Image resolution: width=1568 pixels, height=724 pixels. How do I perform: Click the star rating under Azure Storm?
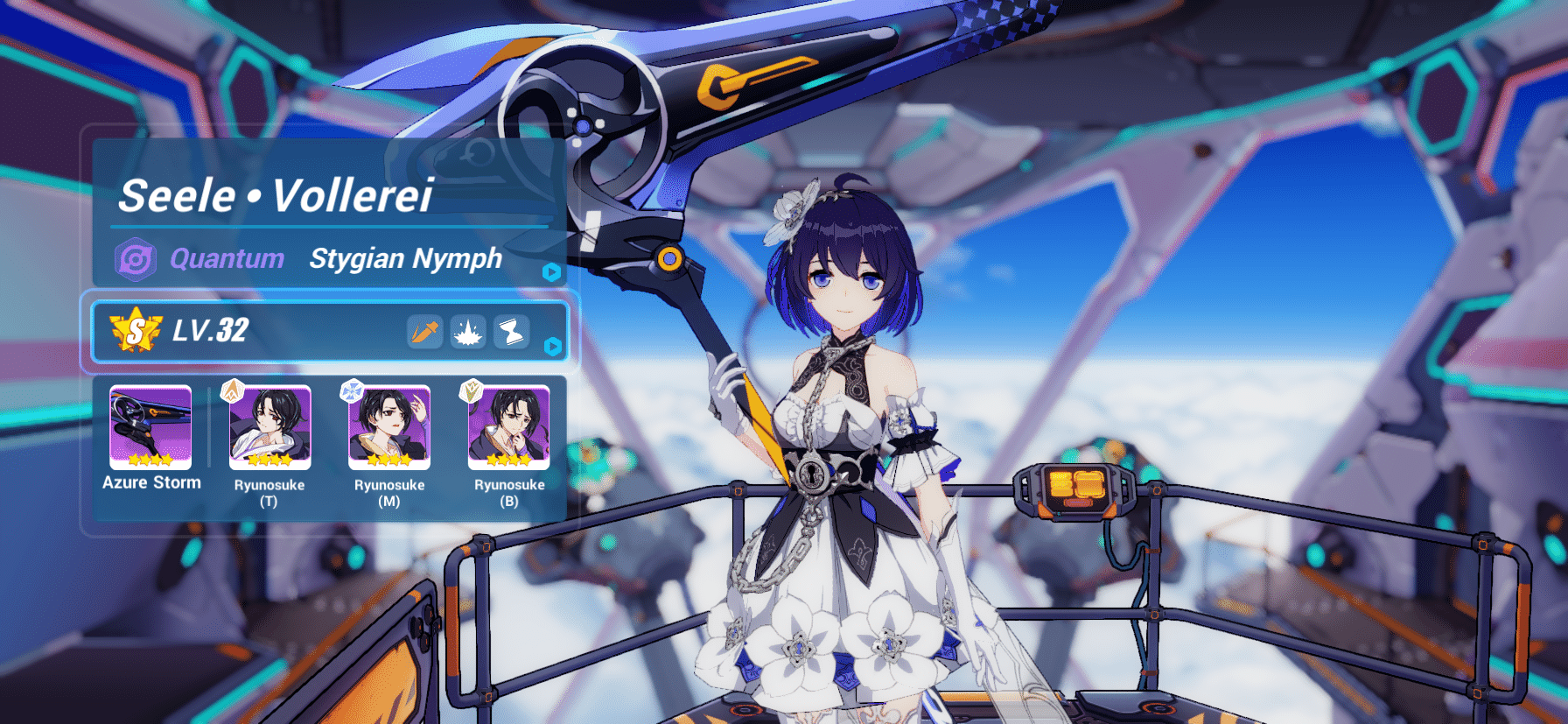[x=150, y=458]
